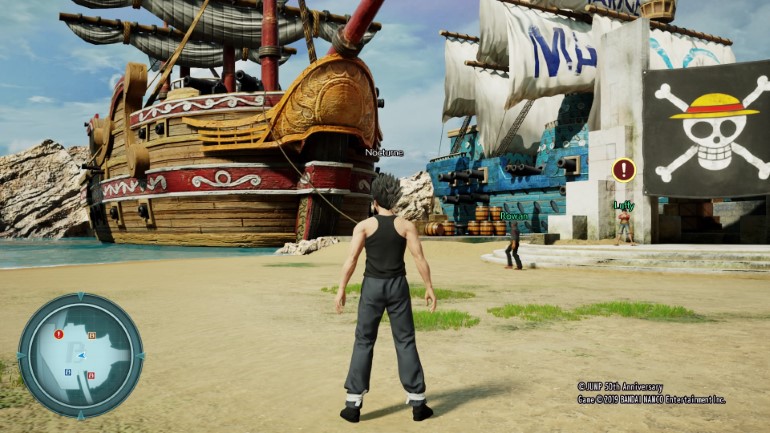Screen dimensions: 770x433
Task: Click the red exclamation quest marker above Luffy
Action: click(624, 169)
